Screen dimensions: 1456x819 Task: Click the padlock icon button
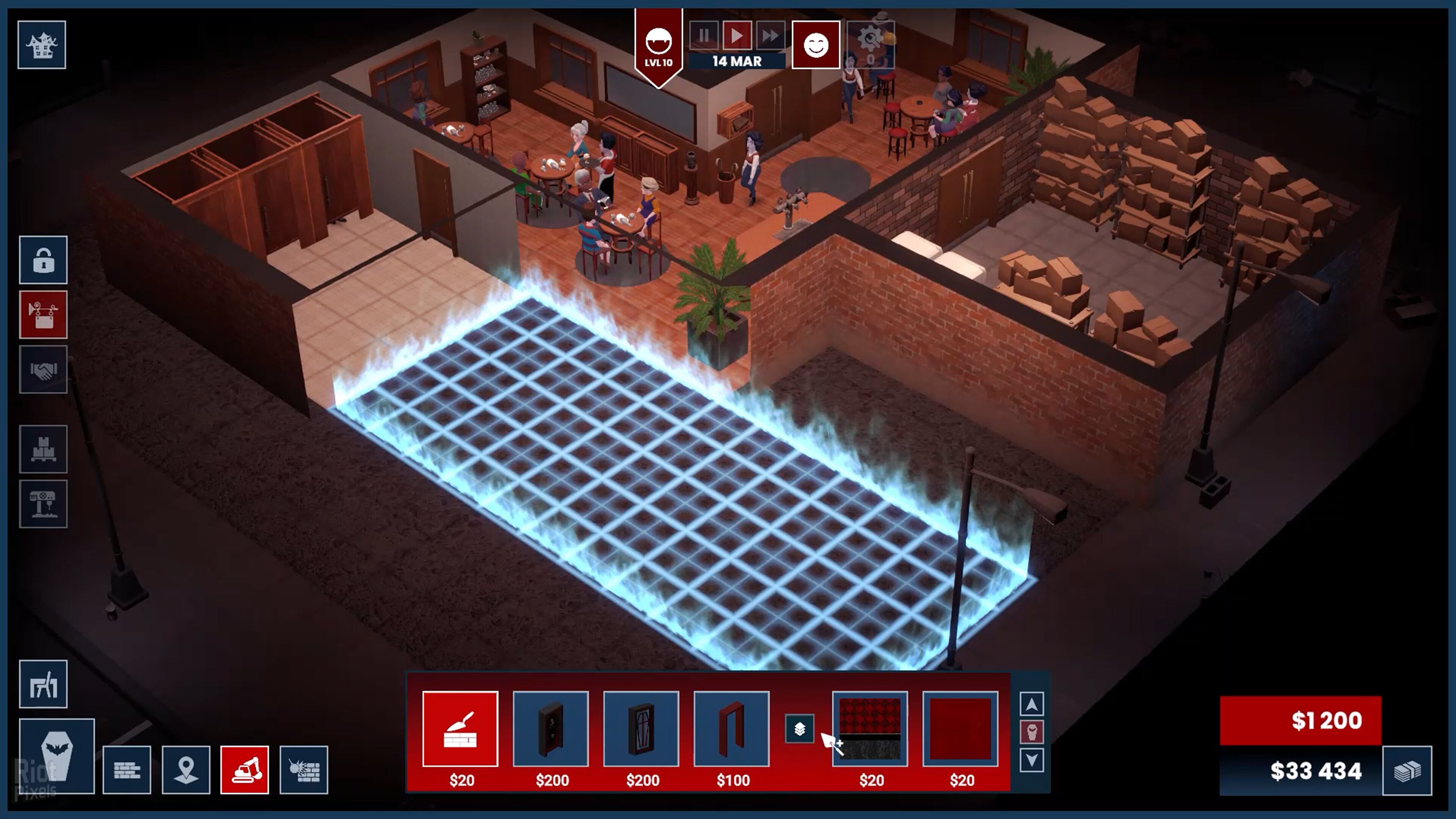click(x=44, y=260)
